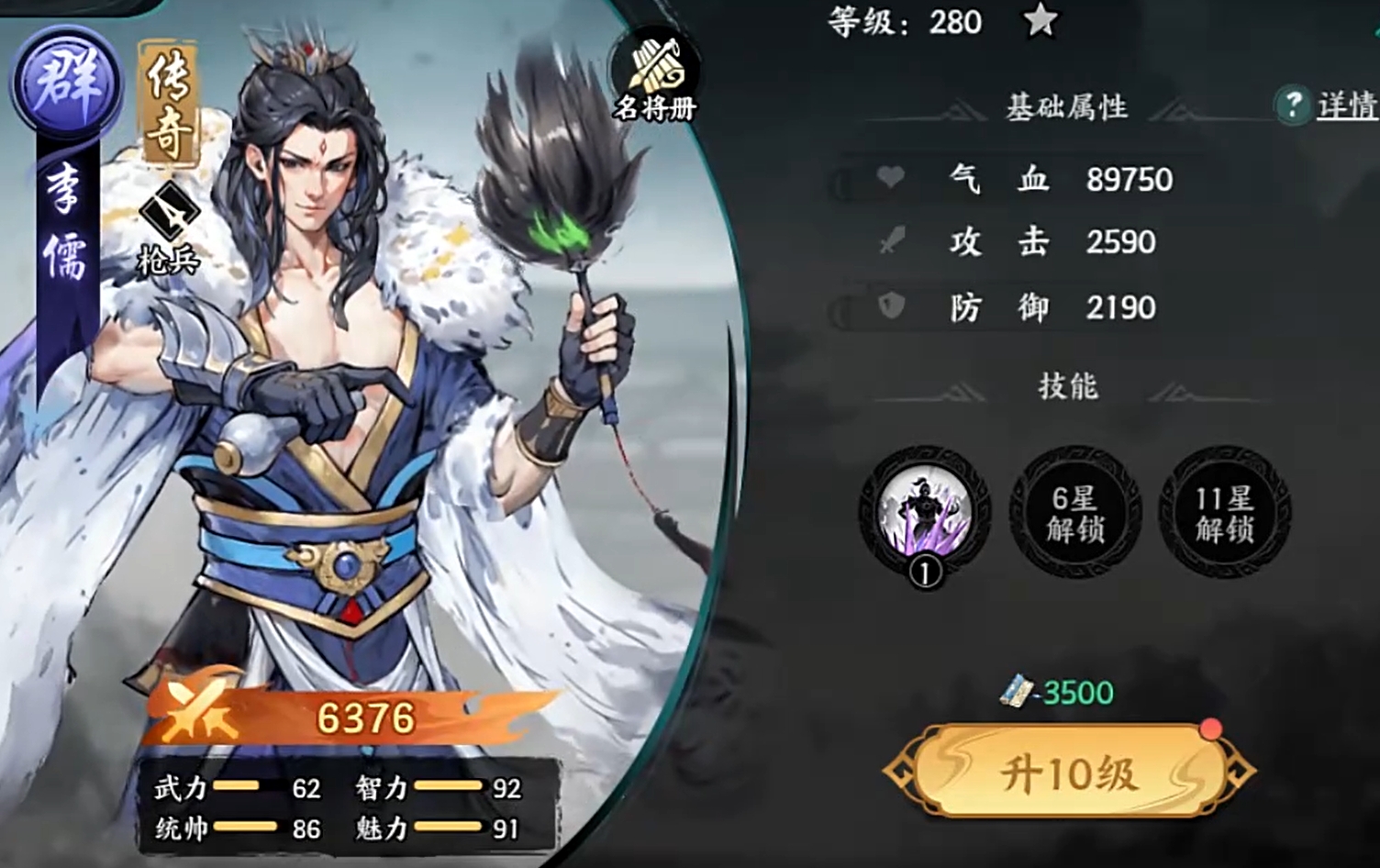
Task: Open the question mark help icon
Action: pyautogui.click(x=1296, y=105)
